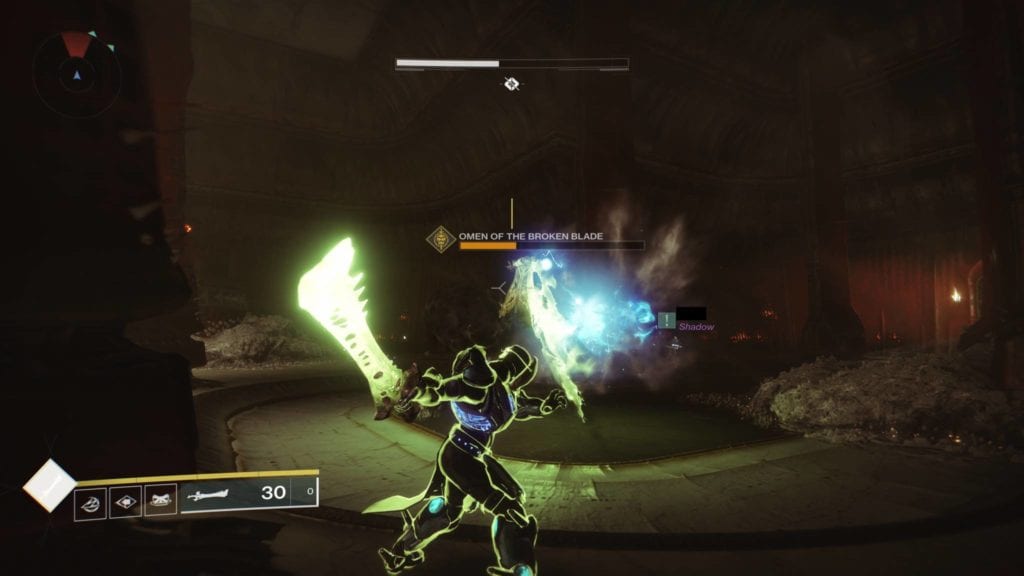Screen dimensions: 1024x576
Task: Select the Shadow fireteam member icon
Action: [x=667, y=320]
